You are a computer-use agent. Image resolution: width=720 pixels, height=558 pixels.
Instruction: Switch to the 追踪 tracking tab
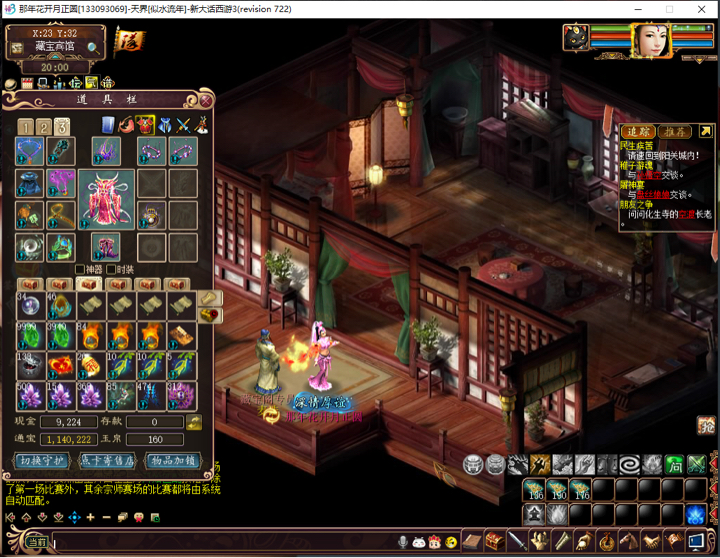tap(637, 131)
